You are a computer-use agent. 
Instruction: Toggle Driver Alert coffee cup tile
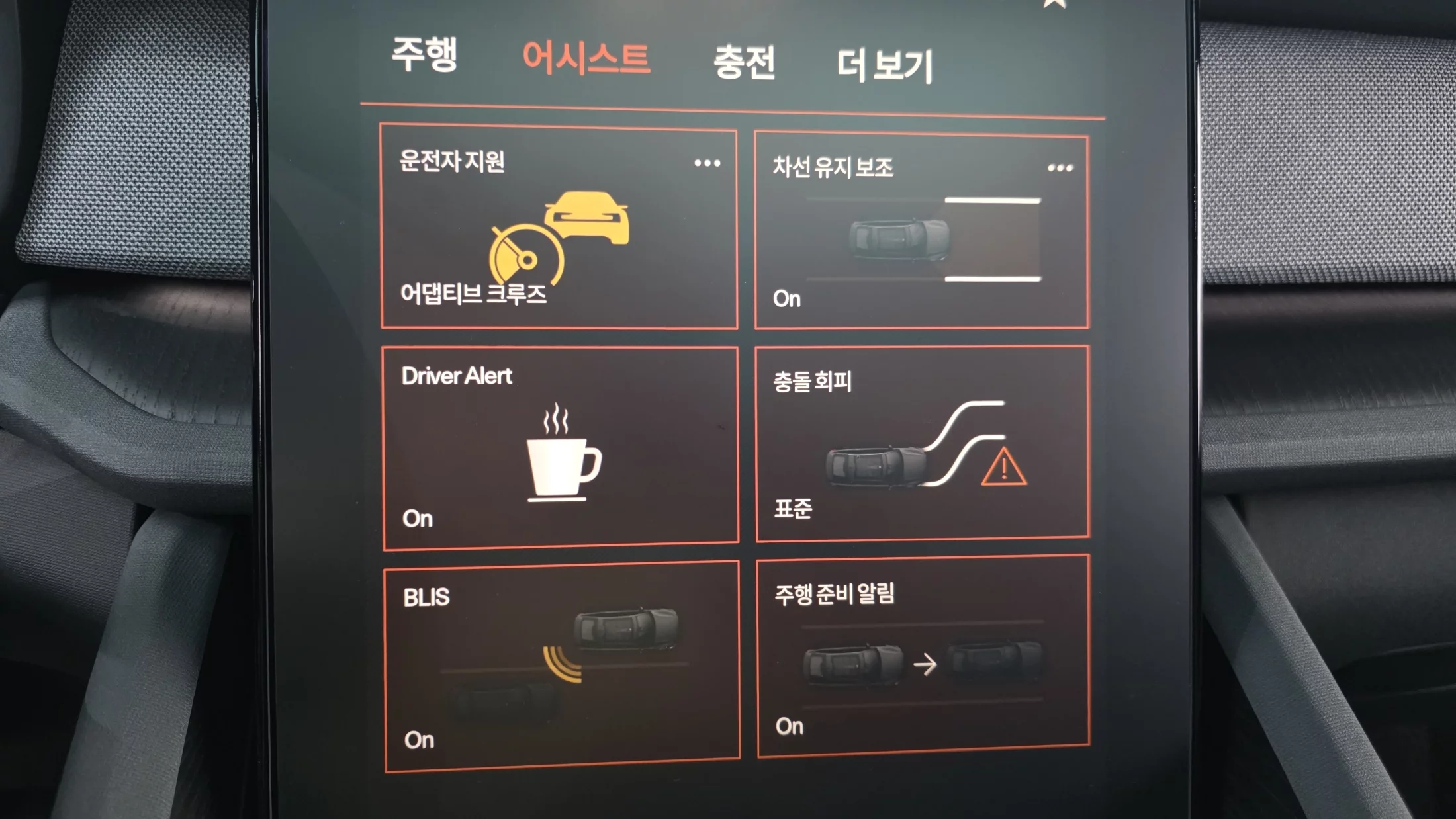[x=561, y=448]
